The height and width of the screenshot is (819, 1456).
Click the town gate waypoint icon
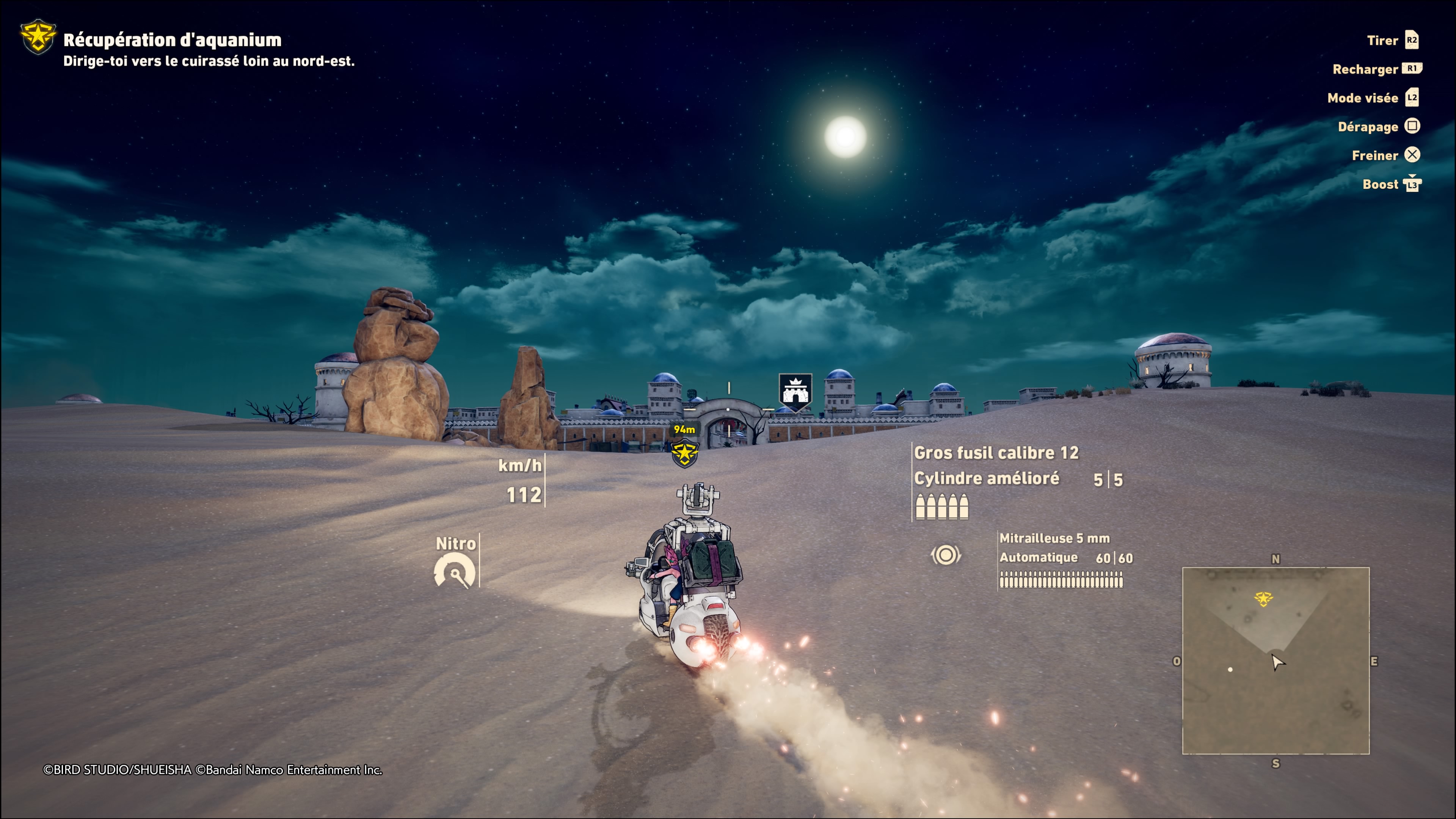(795, 391)
